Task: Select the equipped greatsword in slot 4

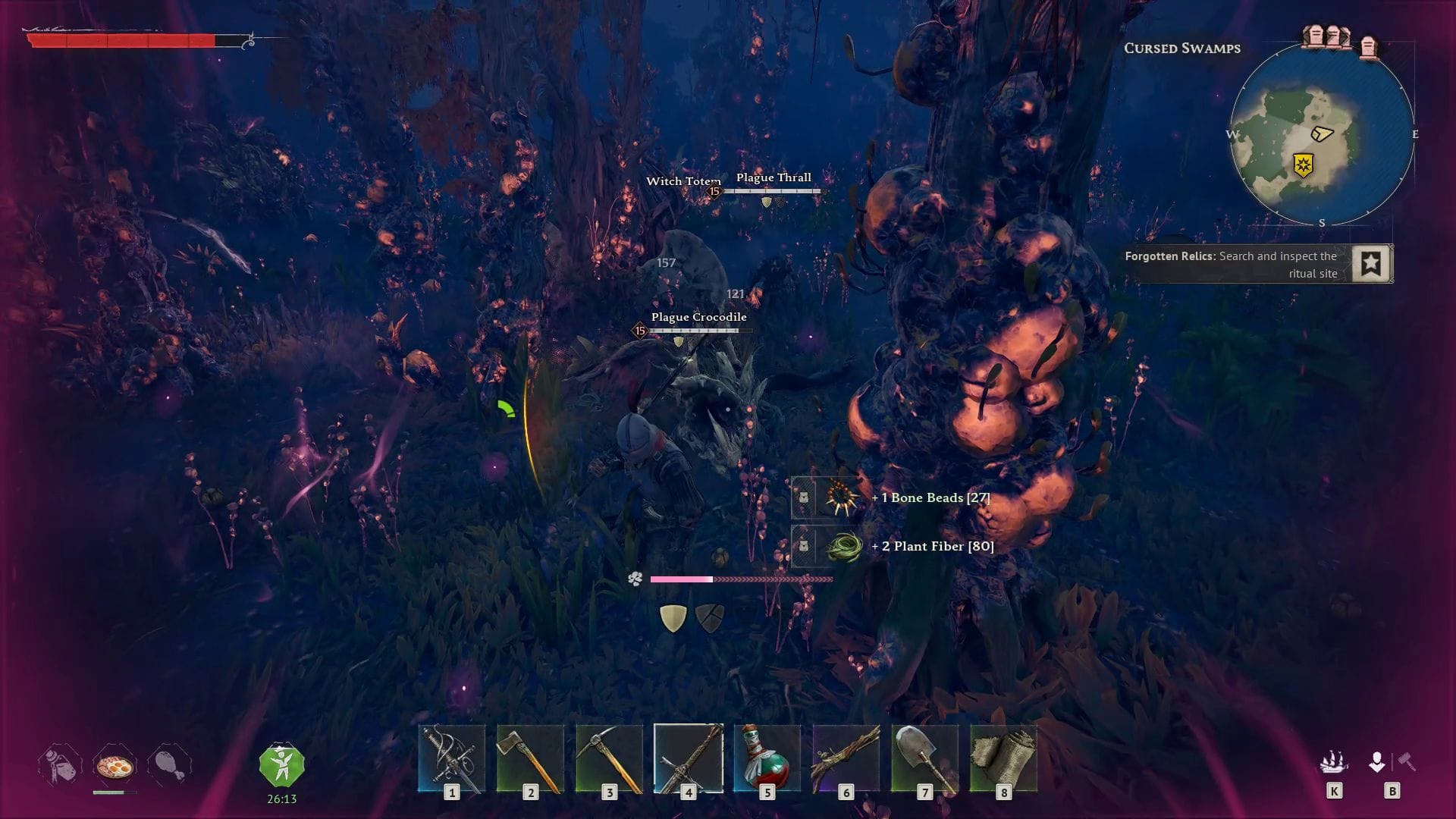Action: (689, 758)
